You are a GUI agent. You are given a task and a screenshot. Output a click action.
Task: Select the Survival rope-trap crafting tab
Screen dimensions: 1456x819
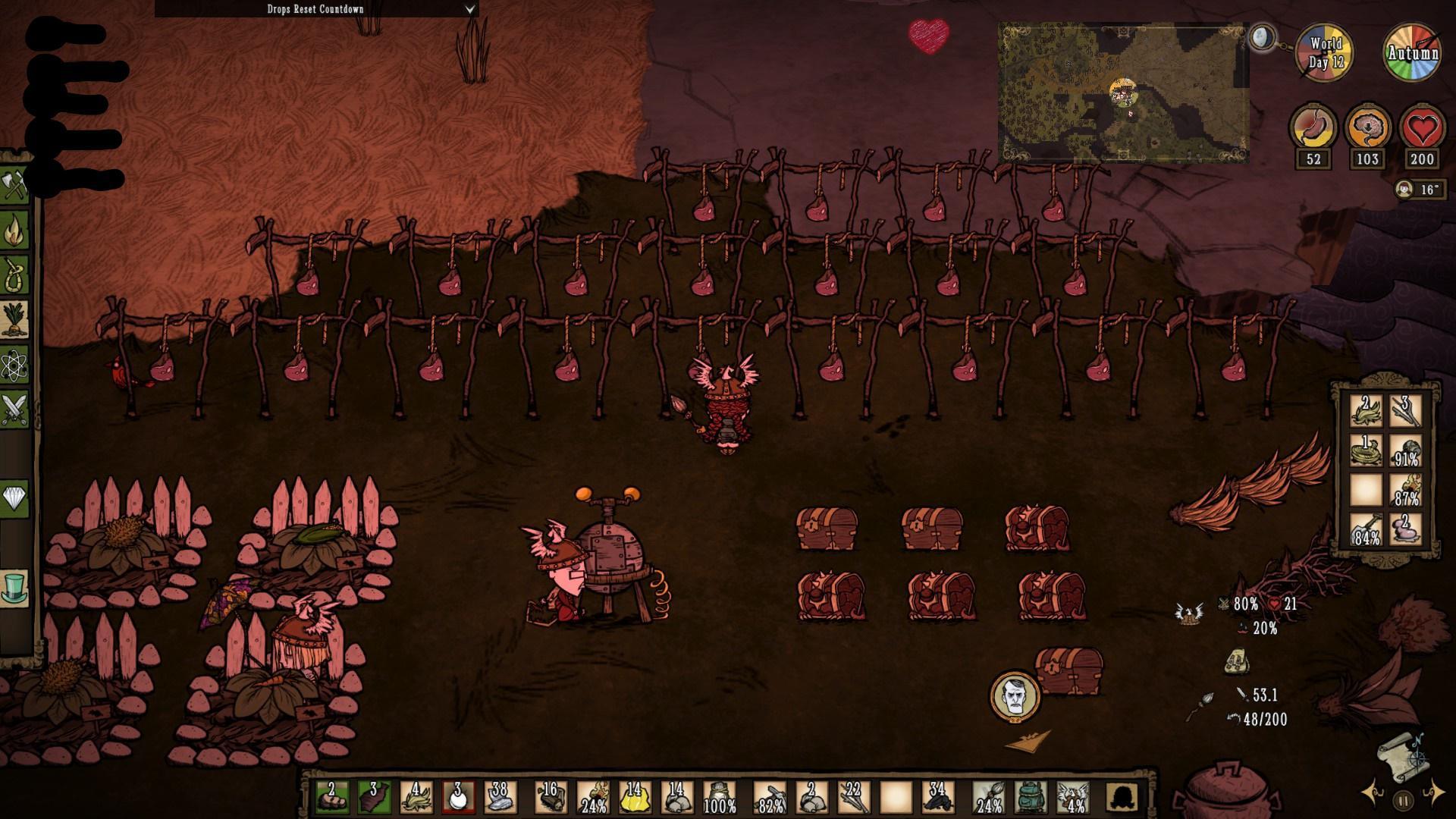(x=14, y=275)
